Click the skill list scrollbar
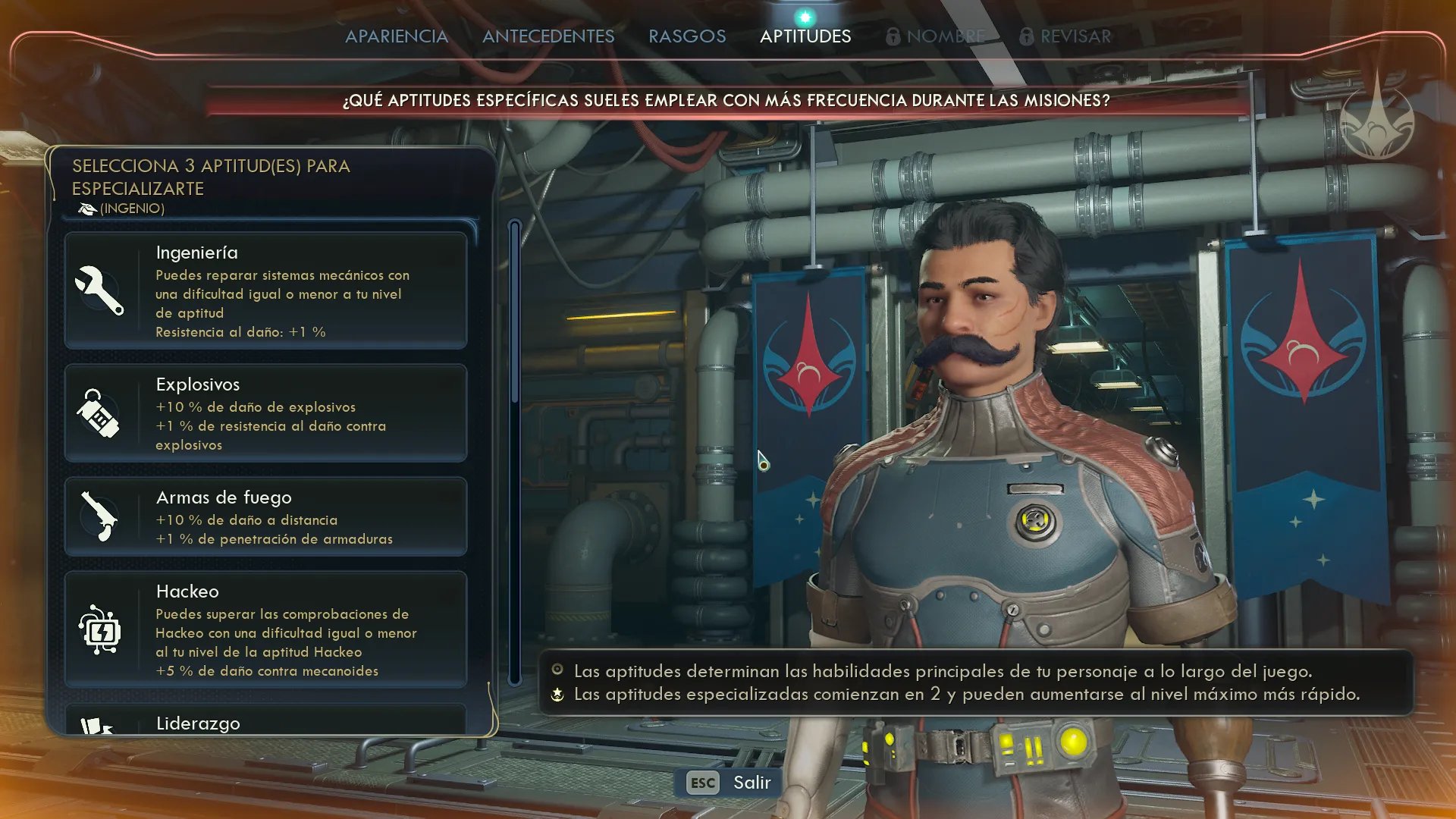 (515, 311)
